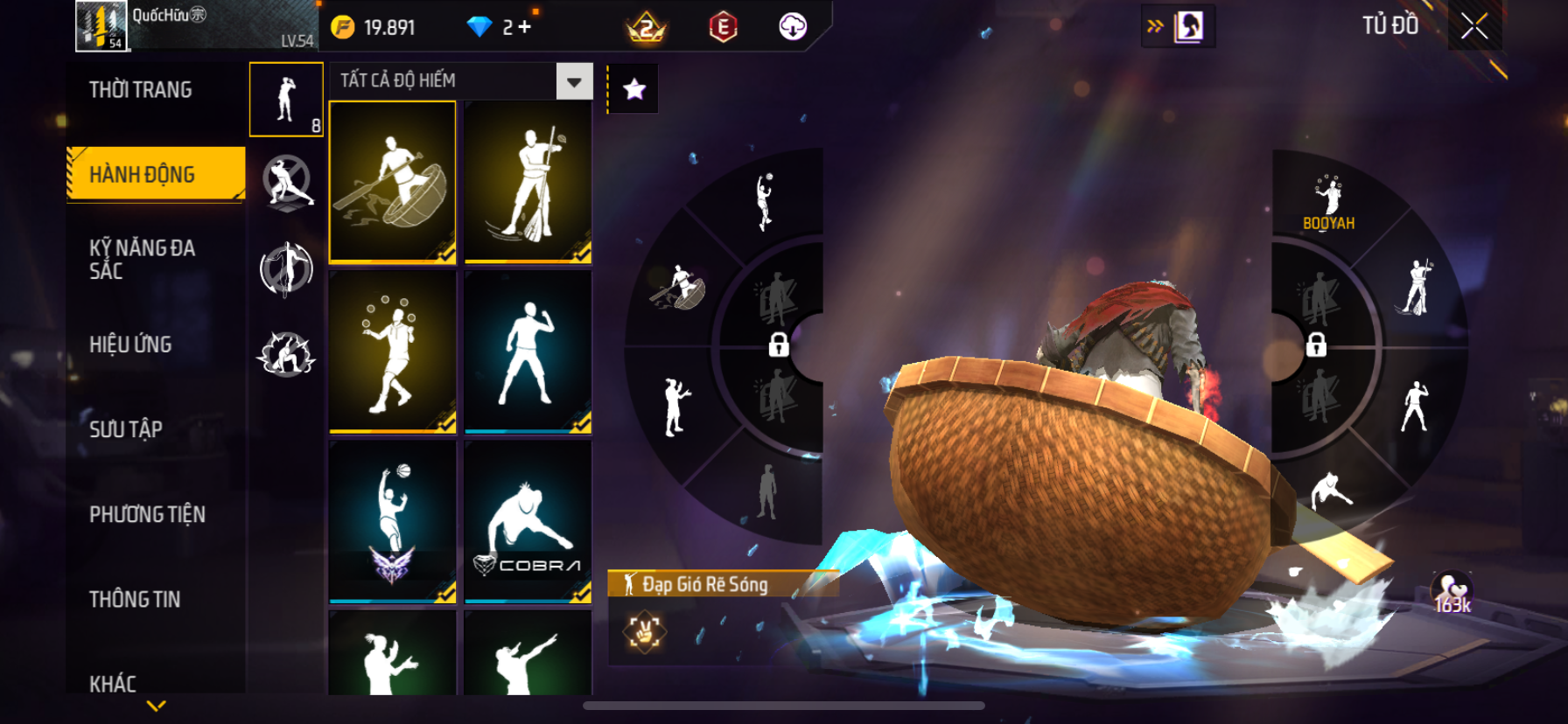The width and height of the screenshot is (1568, 724).
Task: Open the Tất Cả Độ Hiếm rarity dropdown
Action: 574,81
